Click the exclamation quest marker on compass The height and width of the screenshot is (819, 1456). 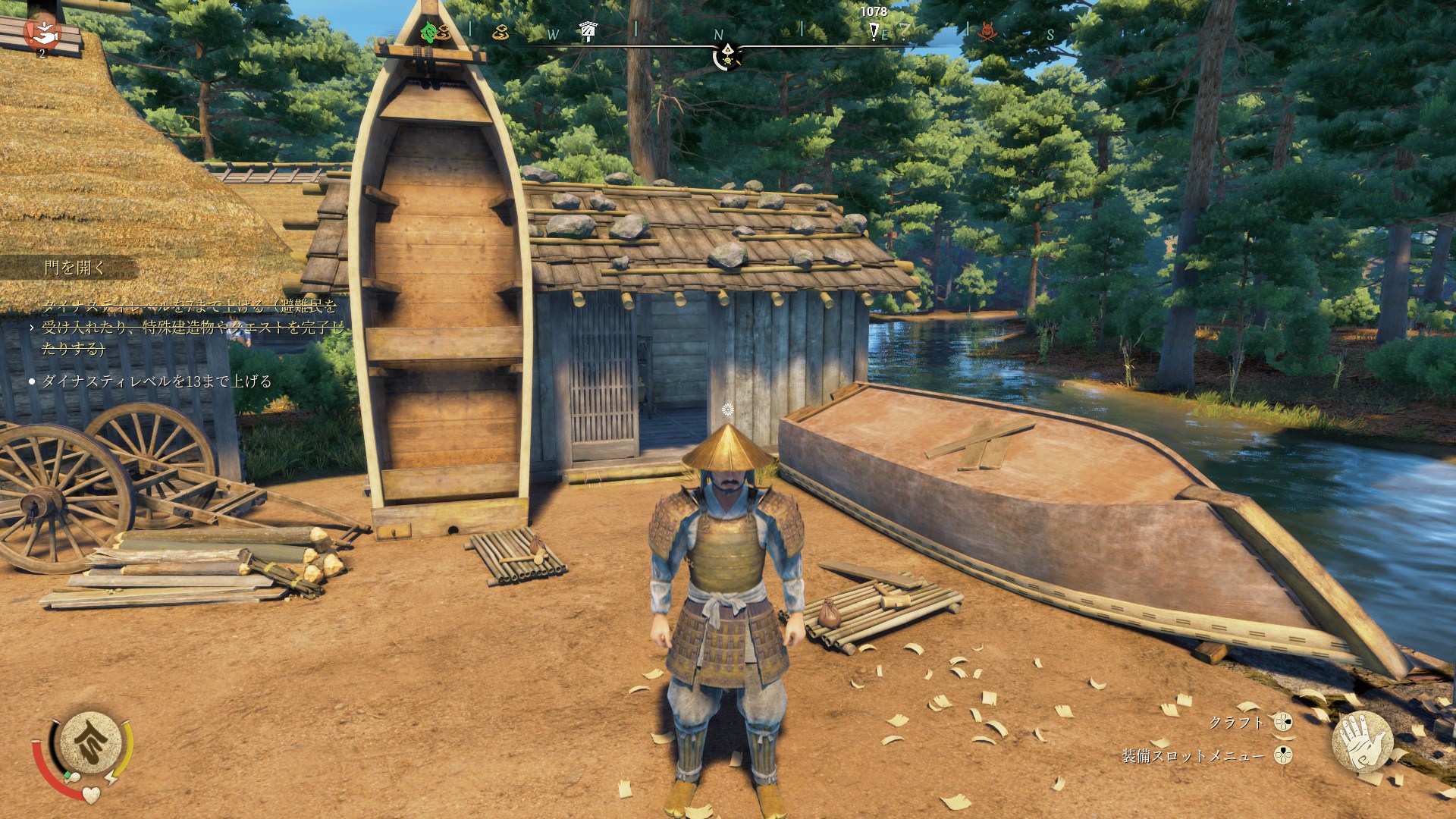click(874, 31)
